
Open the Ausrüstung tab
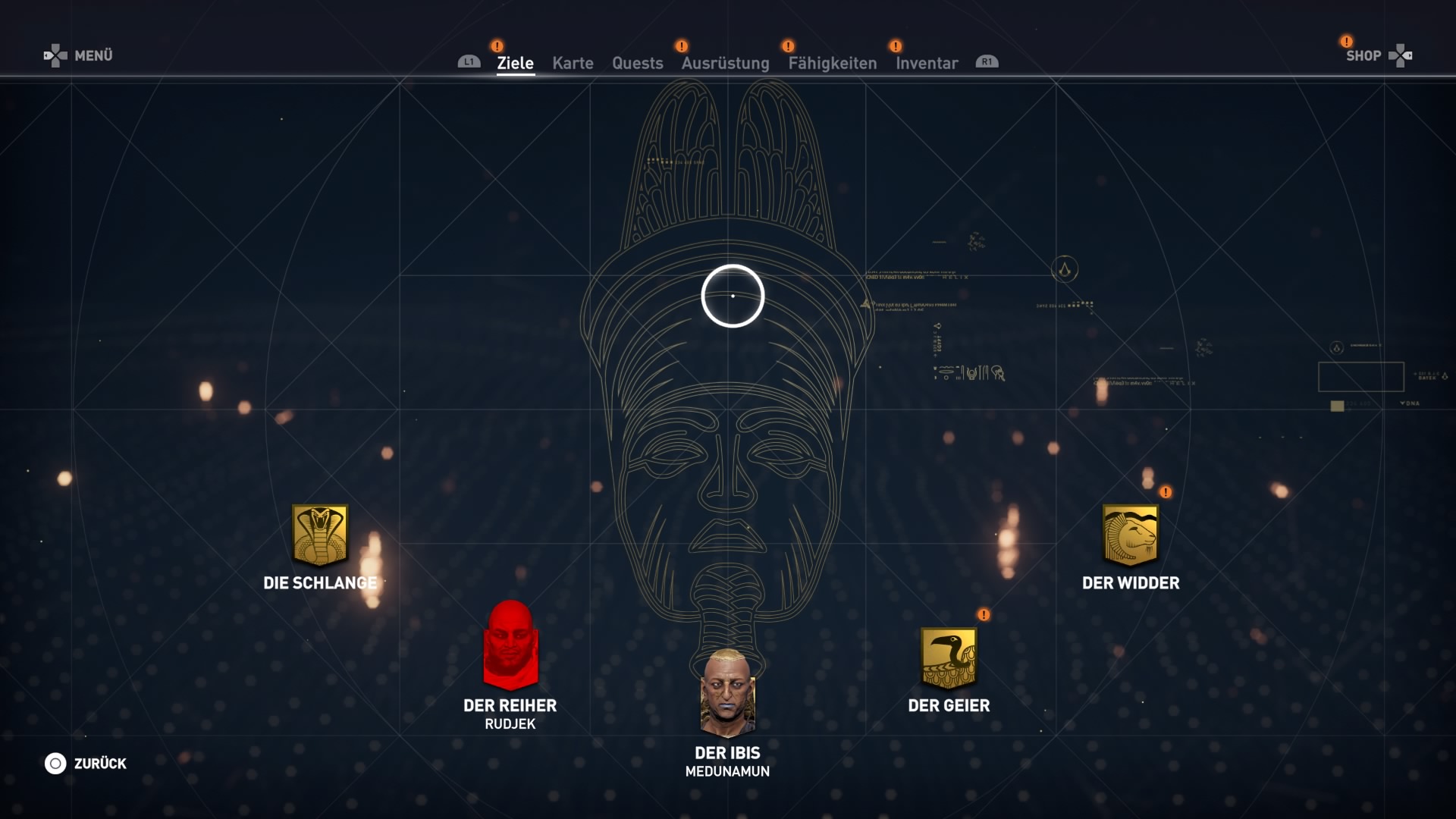tap(725, 63)
